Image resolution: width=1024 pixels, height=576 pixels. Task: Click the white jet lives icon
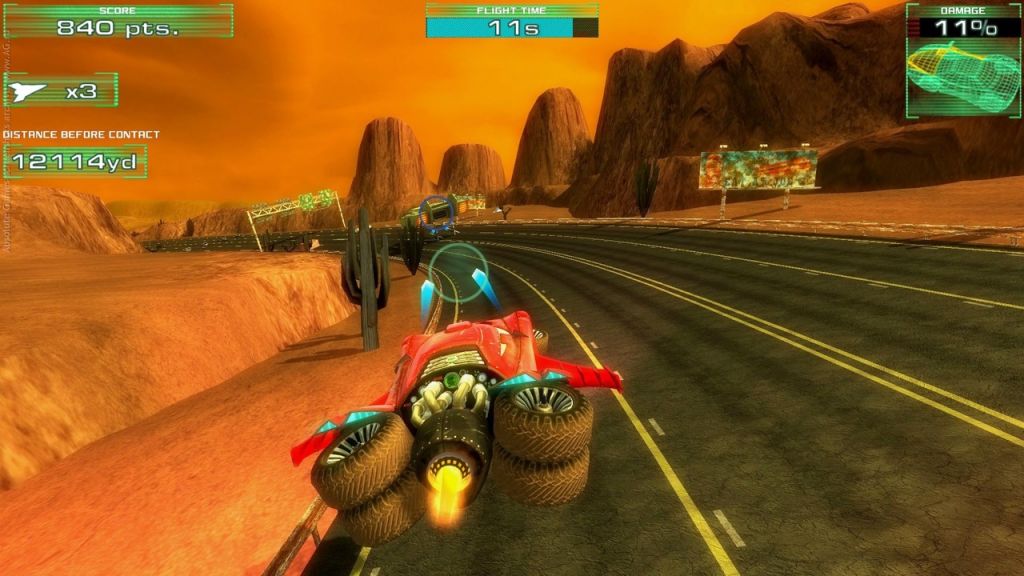pyautogui.click(x=29, y=91)
